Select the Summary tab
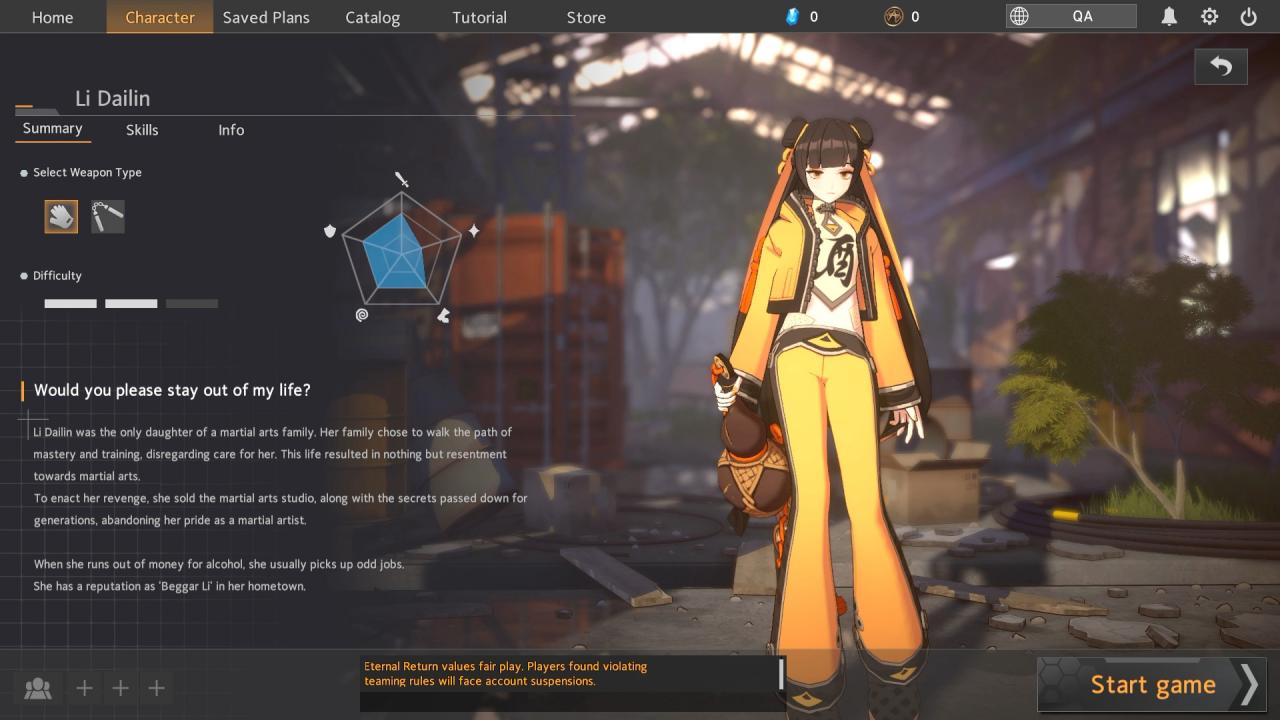Image resolution: width=1280 pixels, height=720 pixels. (53, 129)
